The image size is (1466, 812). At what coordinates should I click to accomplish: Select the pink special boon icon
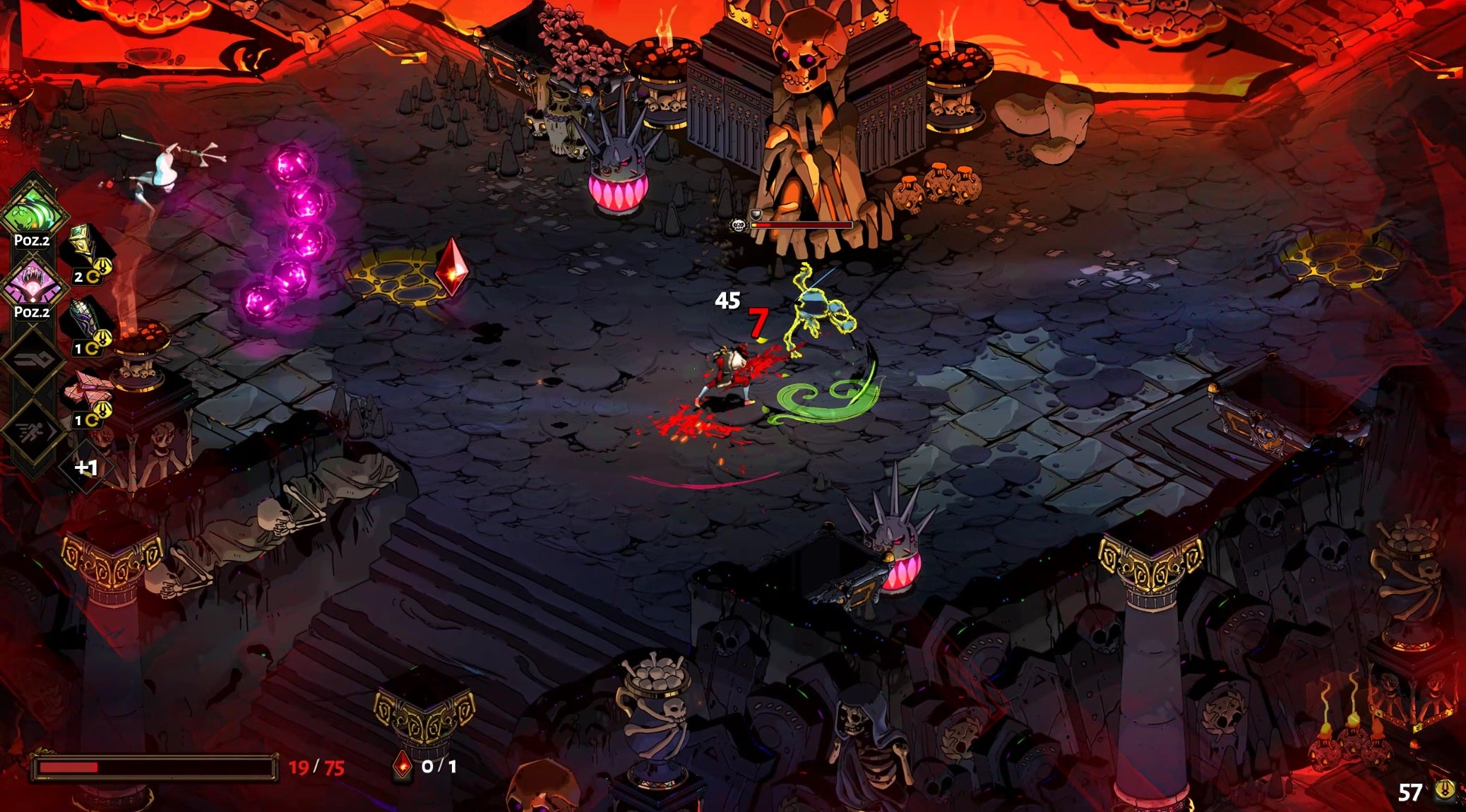click(33, 282)
